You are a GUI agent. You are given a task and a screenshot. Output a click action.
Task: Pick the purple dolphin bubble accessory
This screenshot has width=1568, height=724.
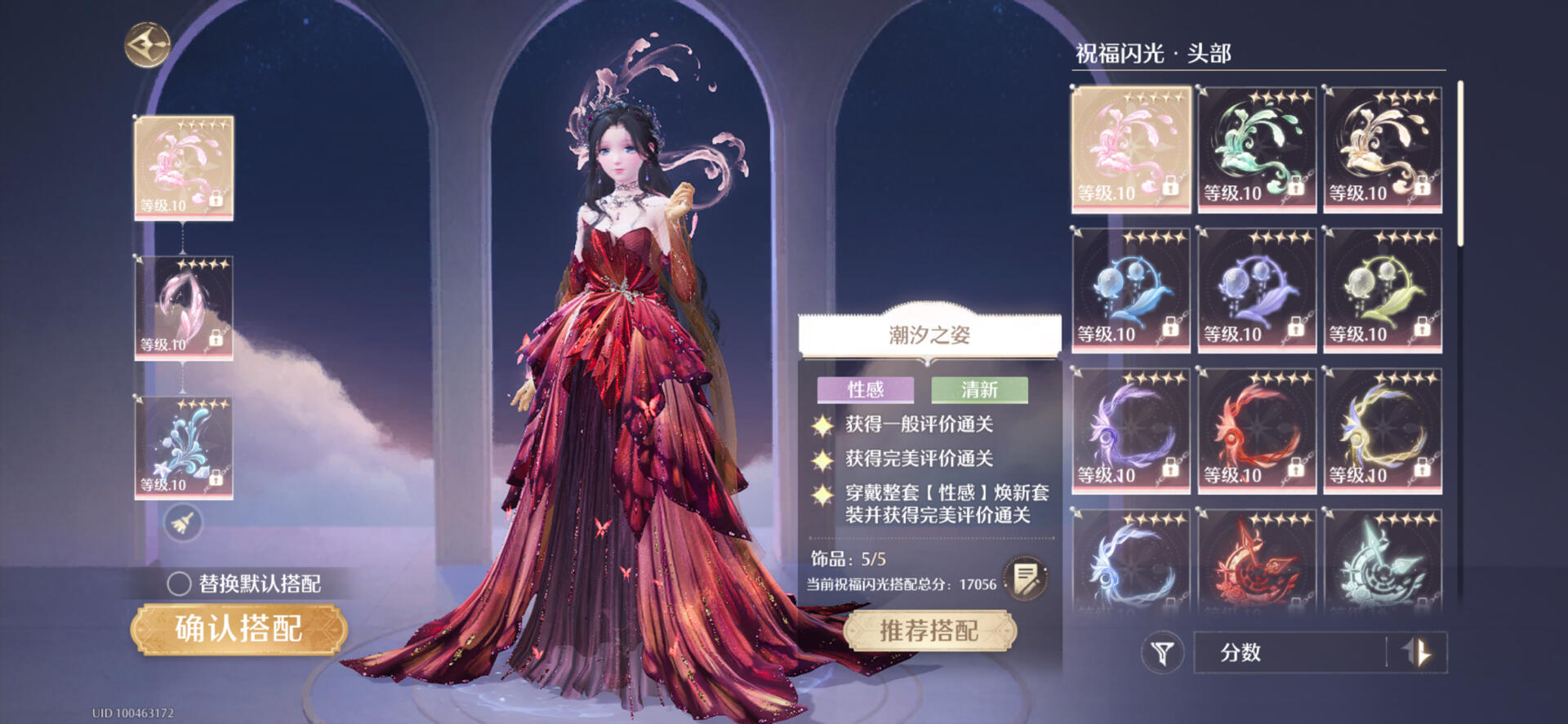point(1256,290)
